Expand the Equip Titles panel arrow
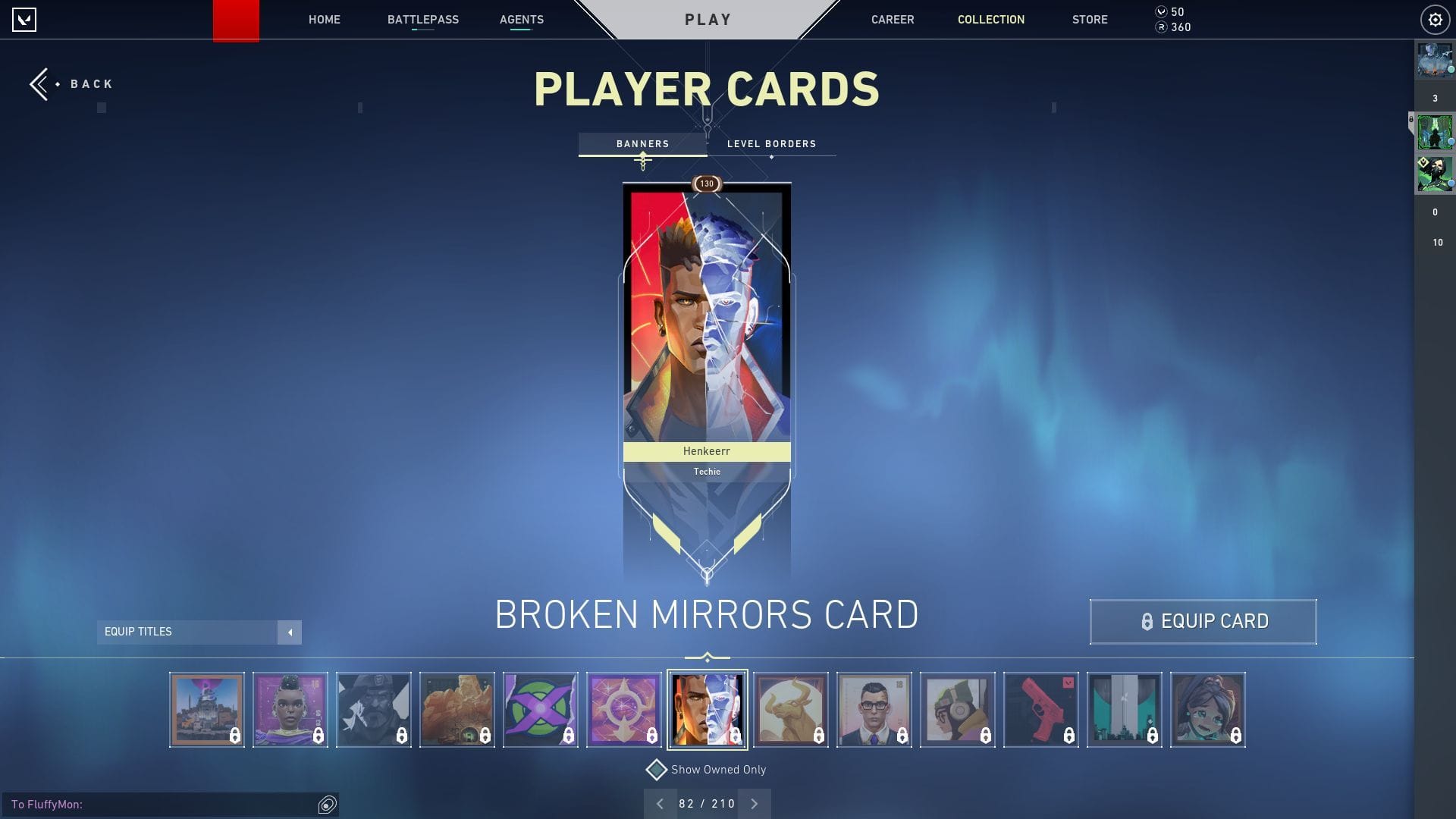This screenshot has width=1456, height=819. pos(290,632)
